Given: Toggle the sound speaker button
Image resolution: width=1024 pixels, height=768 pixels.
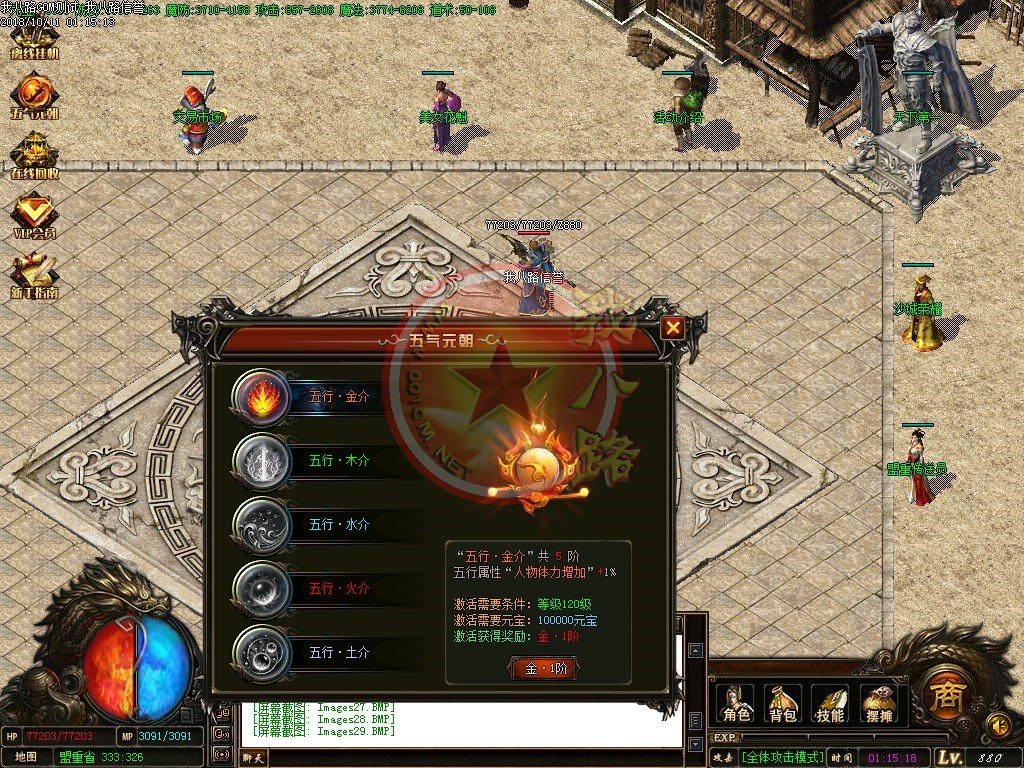Looking at the screenshot, I should pyautogui.click(x=996, y=723).
